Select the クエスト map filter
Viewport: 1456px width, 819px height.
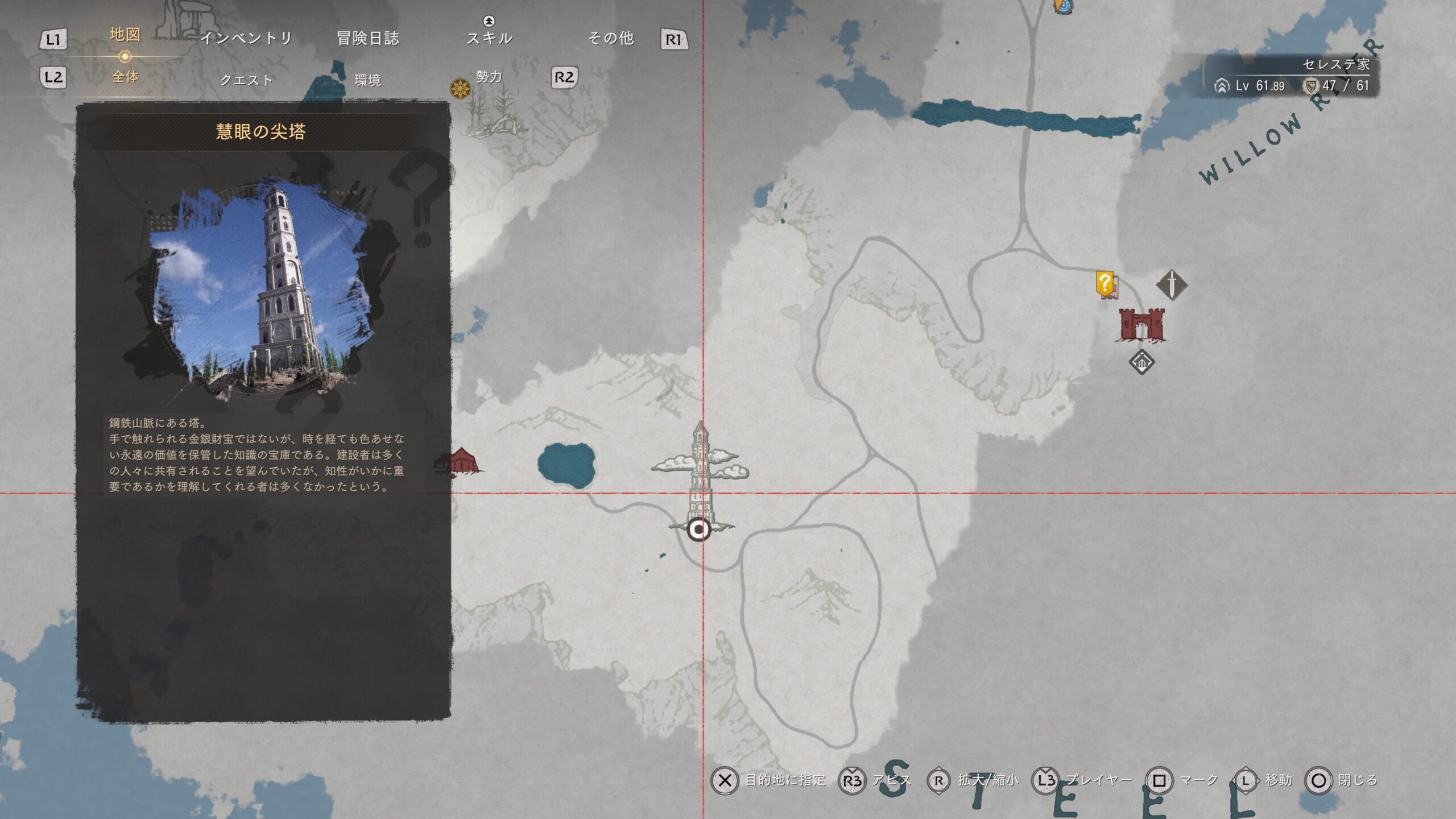[x=246, y=80]
